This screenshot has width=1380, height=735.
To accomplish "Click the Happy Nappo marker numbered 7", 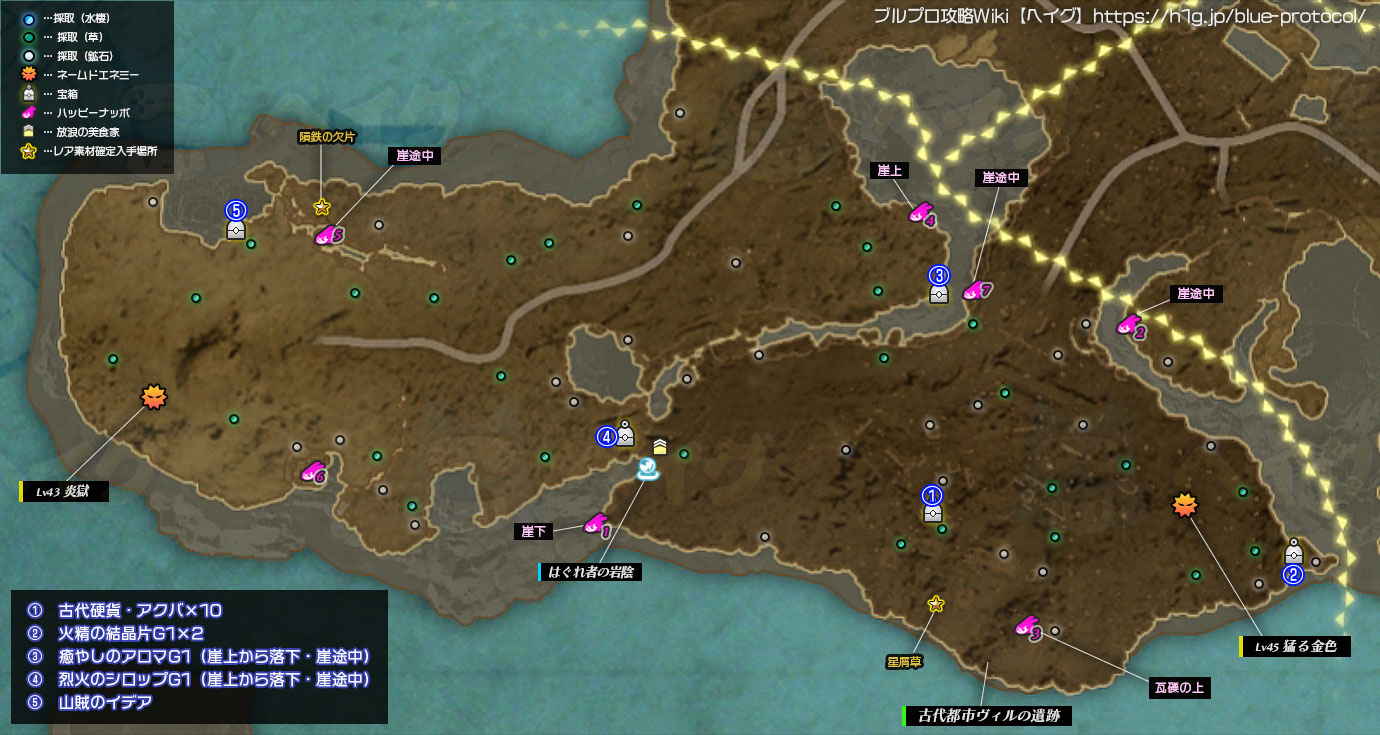I will coord(975,291).
